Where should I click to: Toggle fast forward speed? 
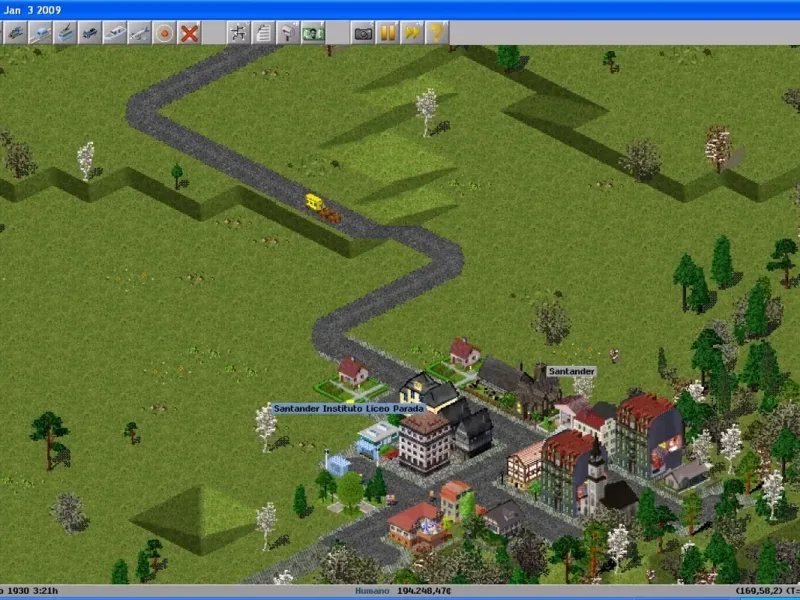click(412, 33)
